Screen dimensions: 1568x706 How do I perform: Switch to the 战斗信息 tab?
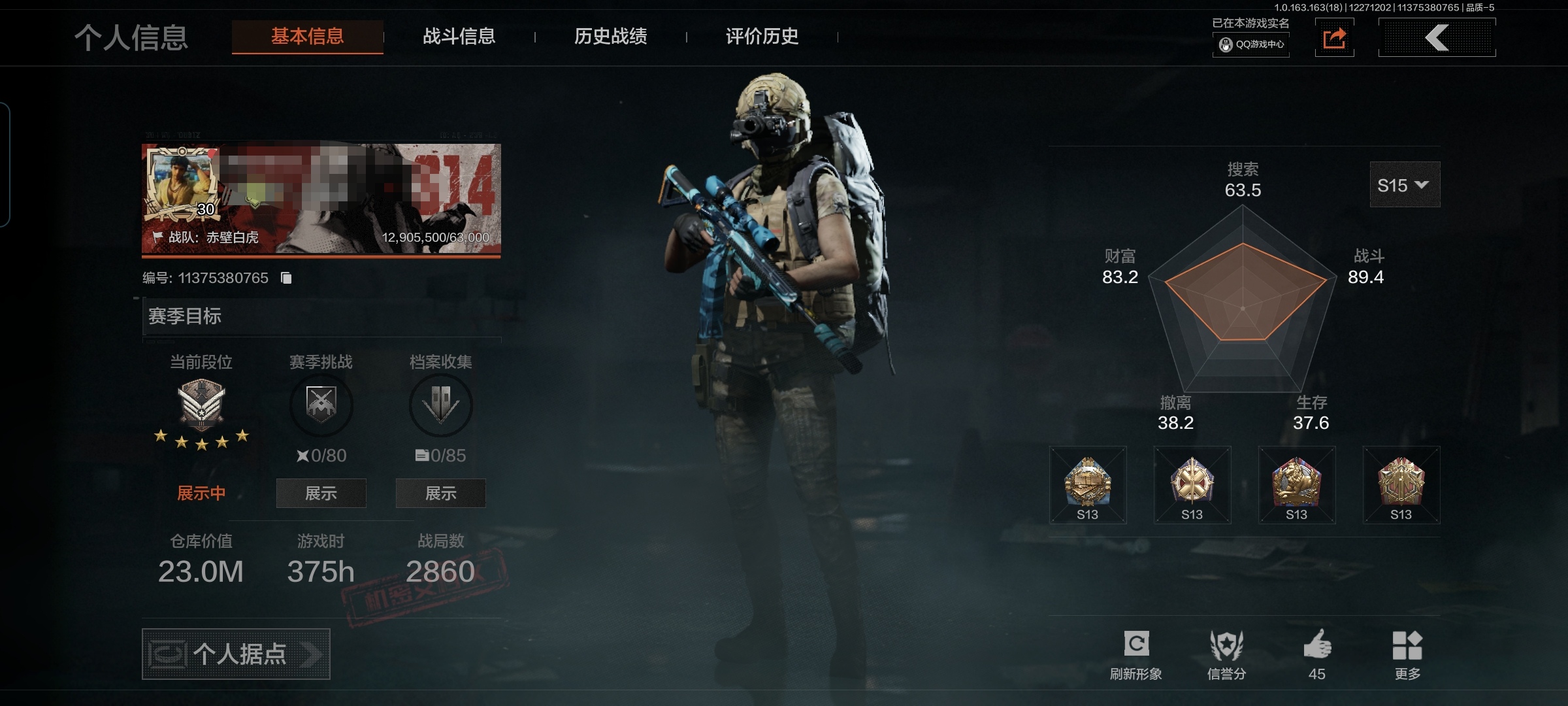pyautogui.click(x=459, y=37)
